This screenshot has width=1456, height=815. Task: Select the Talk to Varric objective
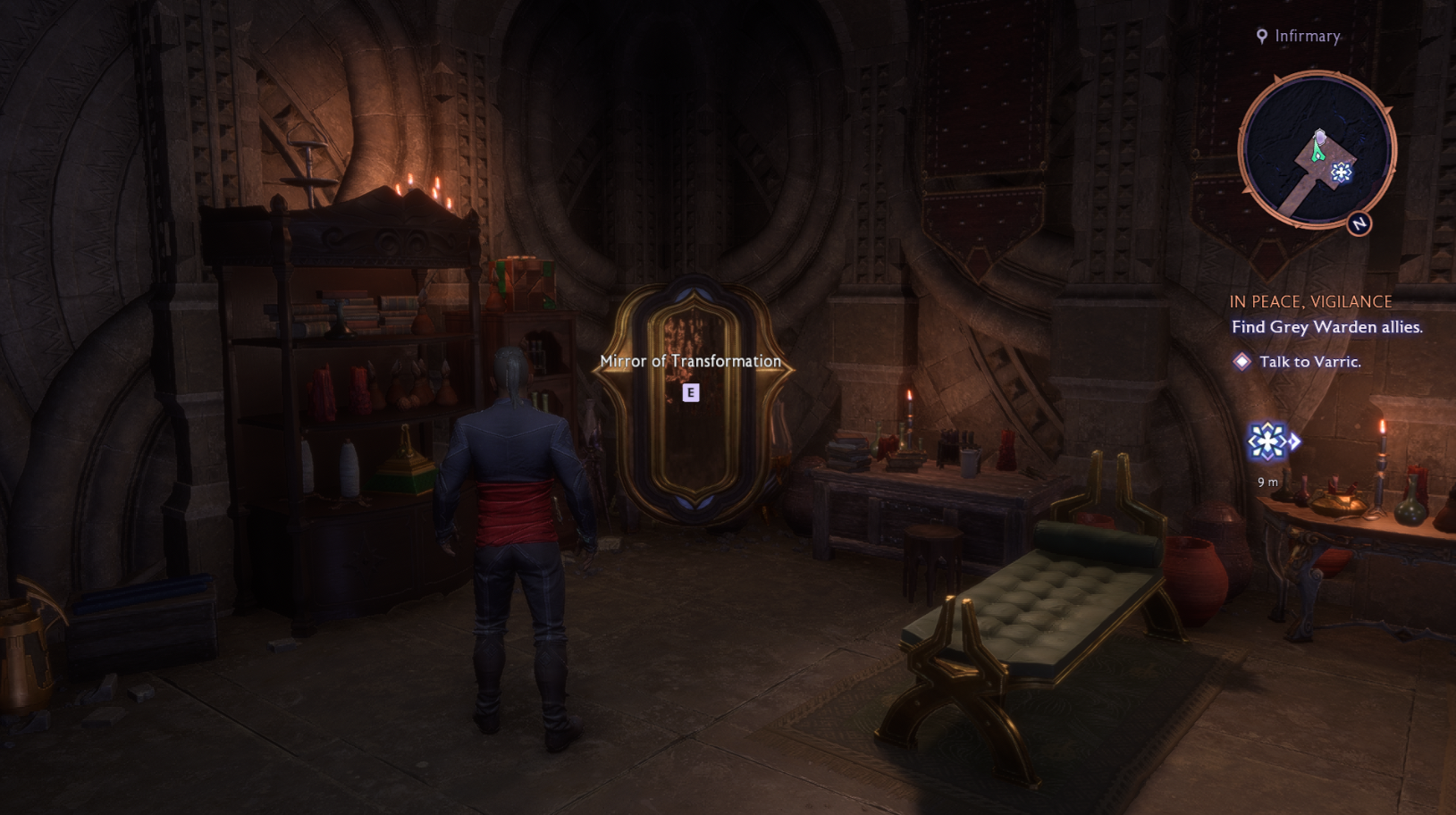pyautogui.click(x=1309, y=362)
